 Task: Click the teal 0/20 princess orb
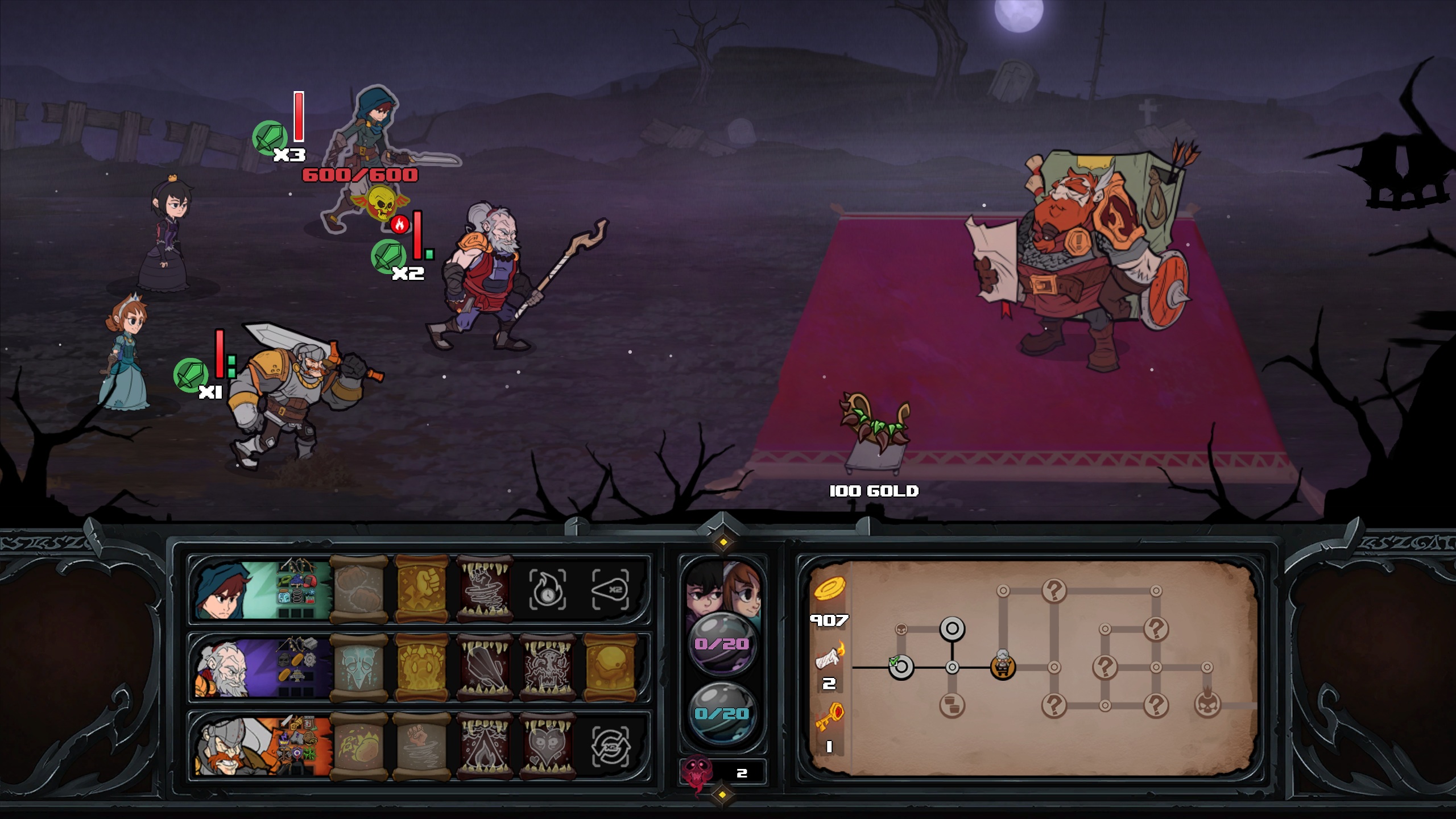point(722,713)
